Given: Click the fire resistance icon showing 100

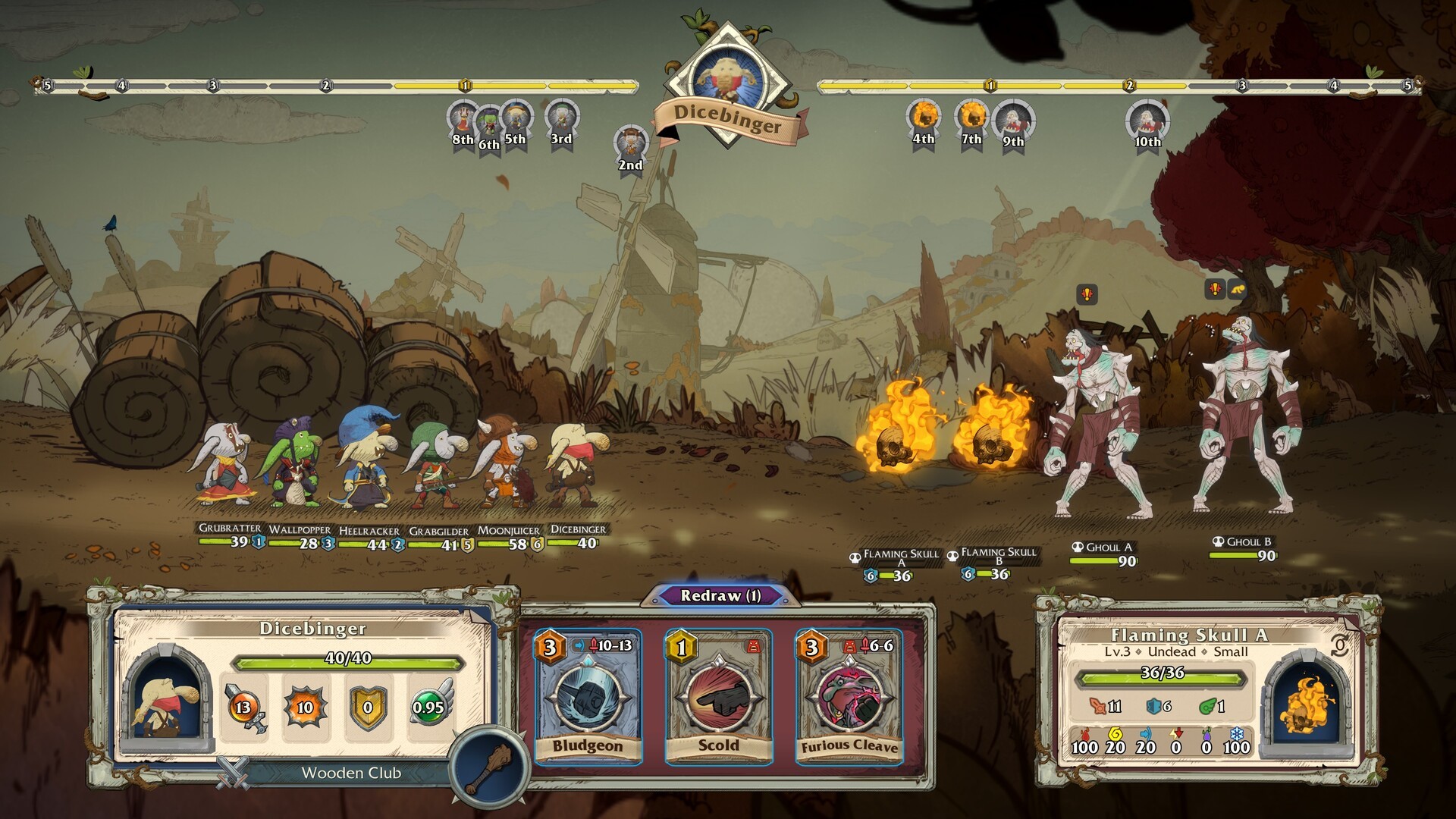Looking at the screenshot, I should pos(1084,736).
